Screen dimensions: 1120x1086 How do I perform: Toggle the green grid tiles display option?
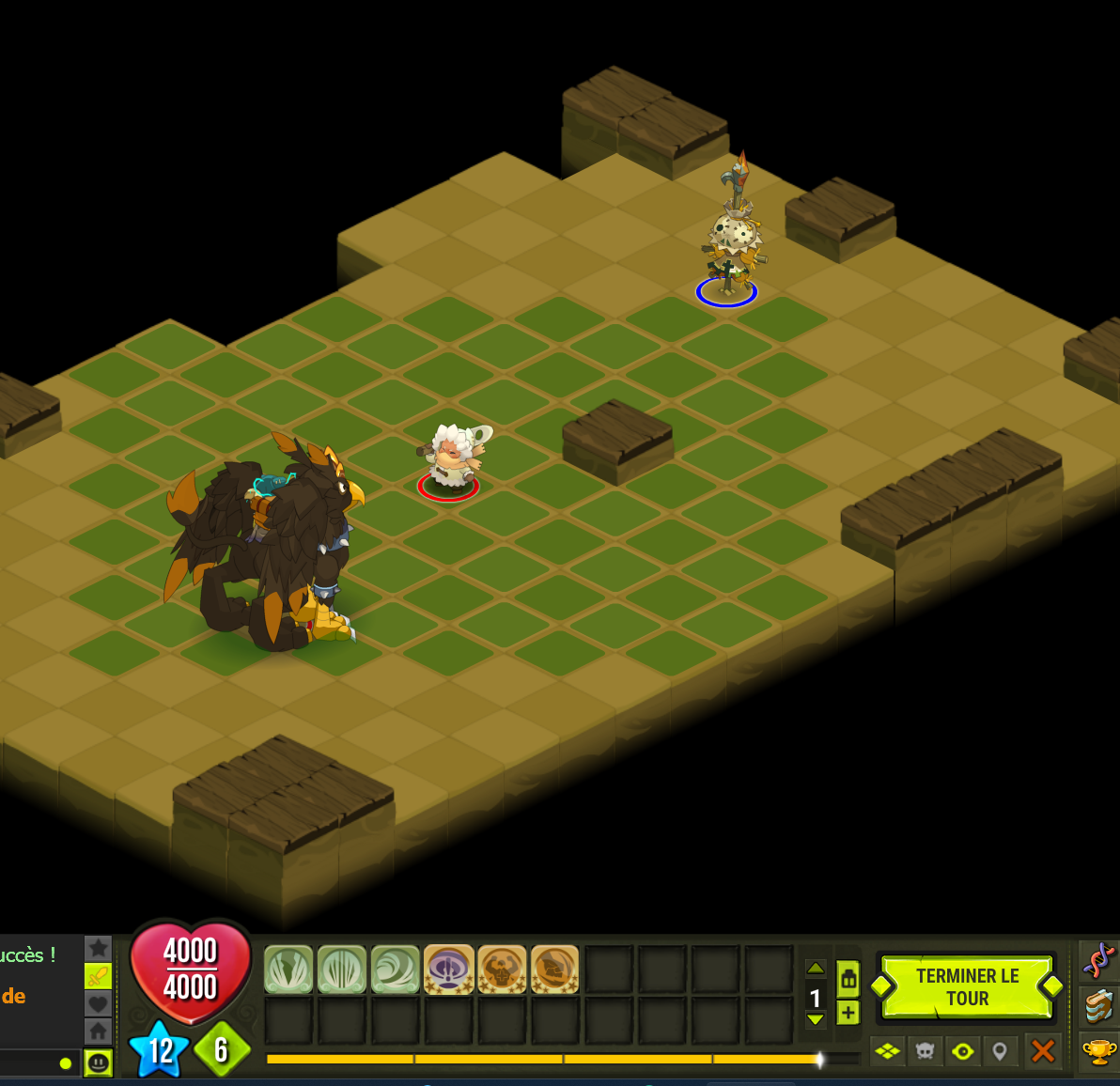pos(887,1051)
